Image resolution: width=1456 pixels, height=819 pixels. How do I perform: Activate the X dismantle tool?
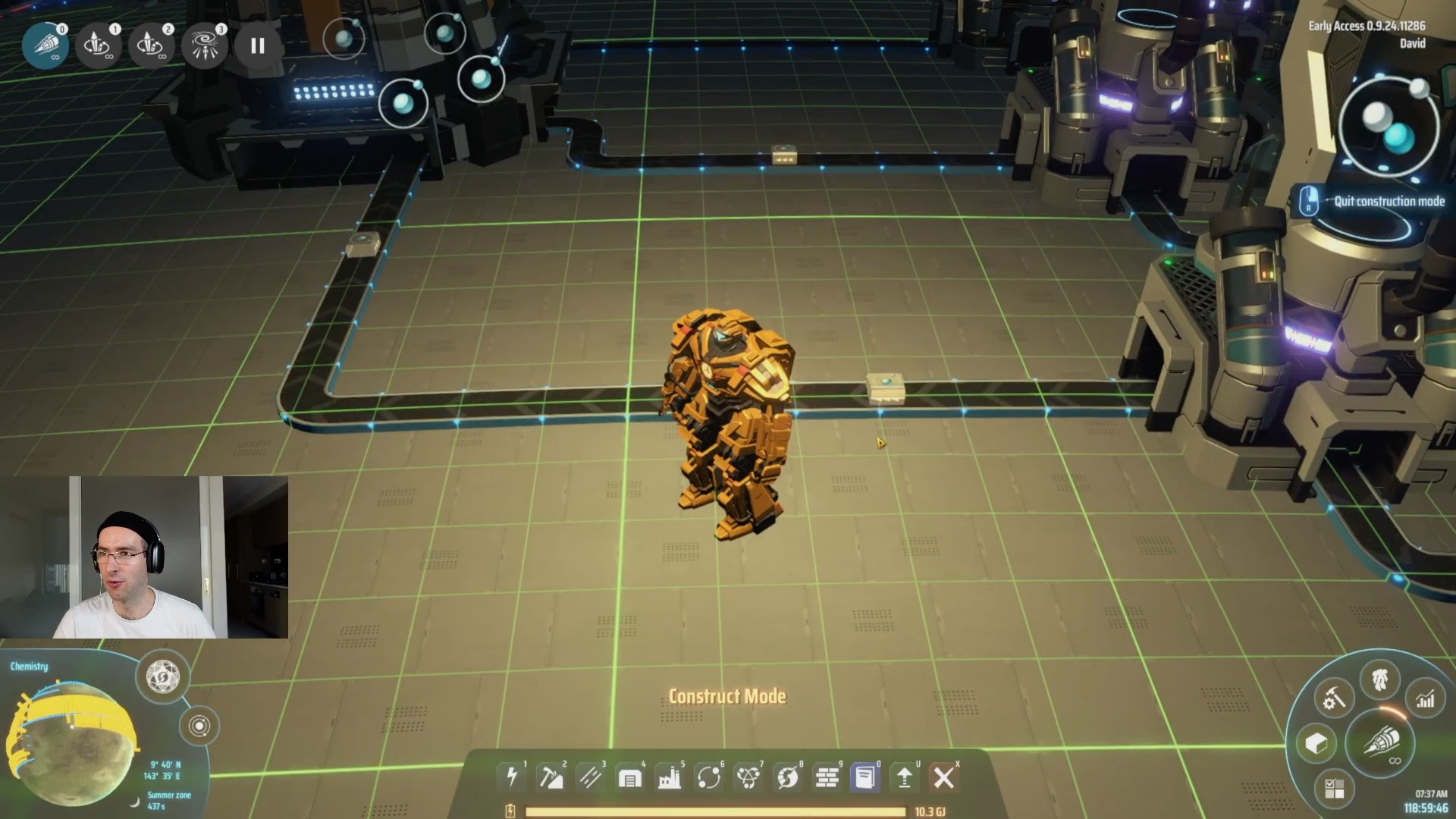944,777
